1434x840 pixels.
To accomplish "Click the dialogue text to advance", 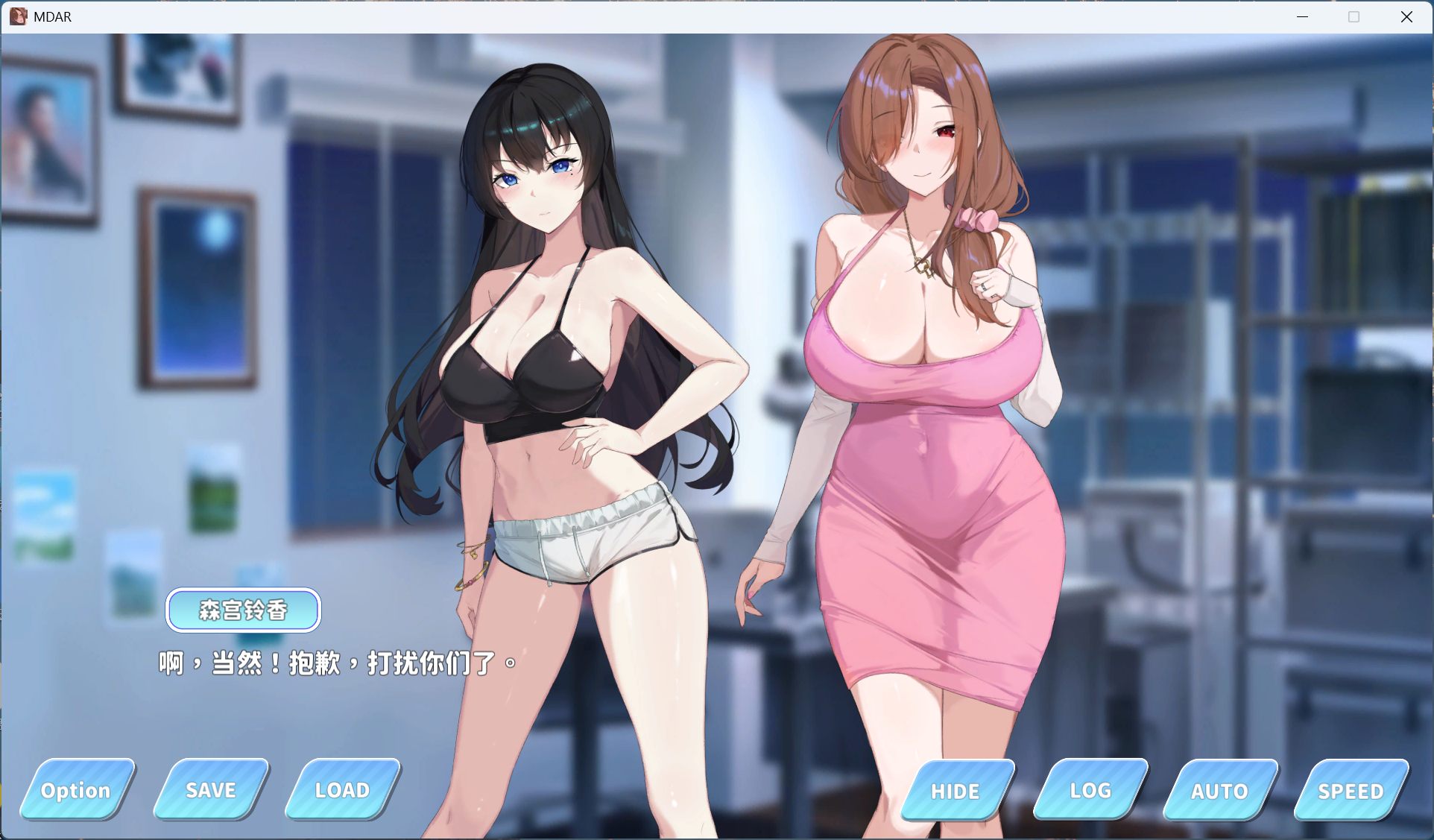I will (x=335, y=663).
